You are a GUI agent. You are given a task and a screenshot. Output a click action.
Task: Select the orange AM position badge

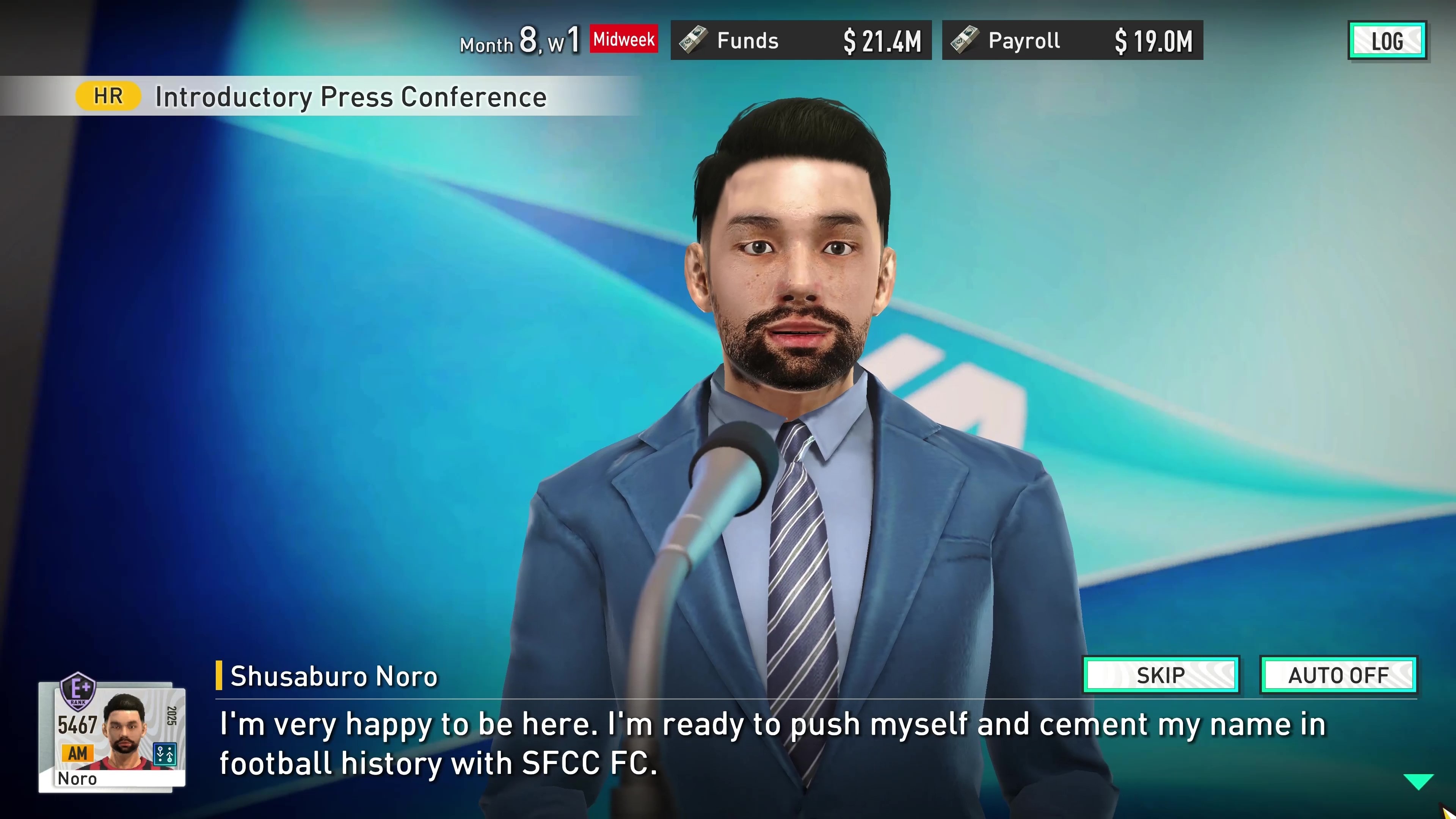pos(77,753)
